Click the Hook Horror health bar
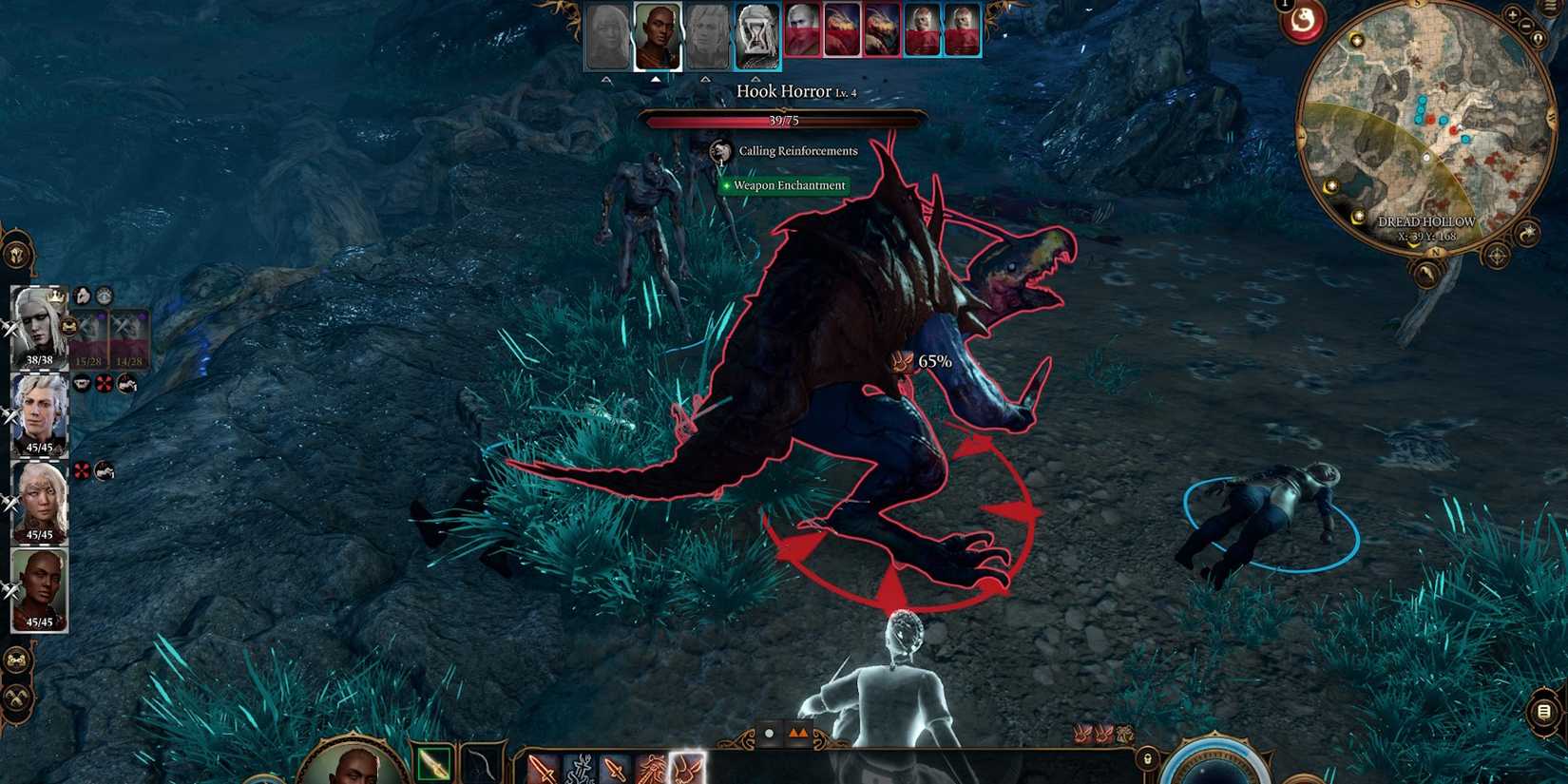 [x=784, y=118]
